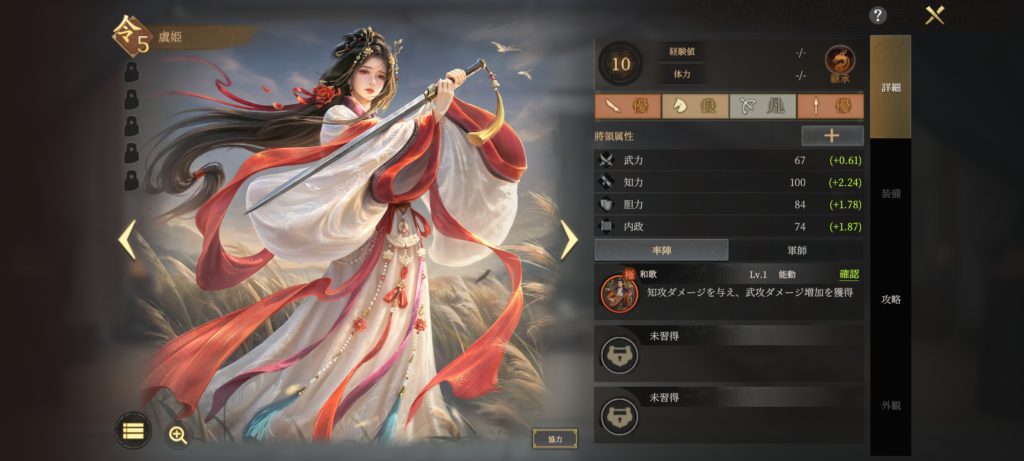Image resolution: width=1024 pixels, height=461 pixels.
Task: Select the 和歌 skill icon
Action: (x=618, y=292)
